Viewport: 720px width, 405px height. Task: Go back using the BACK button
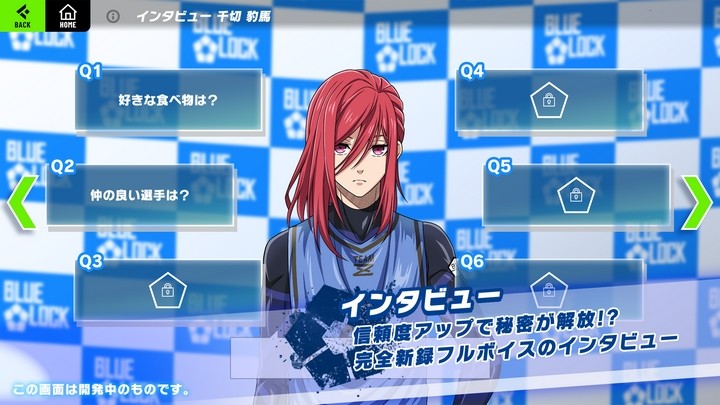(x=22, y=16)
